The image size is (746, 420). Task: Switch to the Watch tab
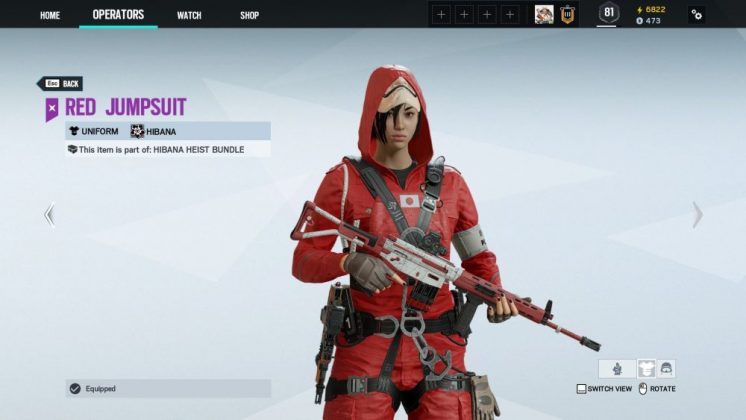[x=189, y=15]
